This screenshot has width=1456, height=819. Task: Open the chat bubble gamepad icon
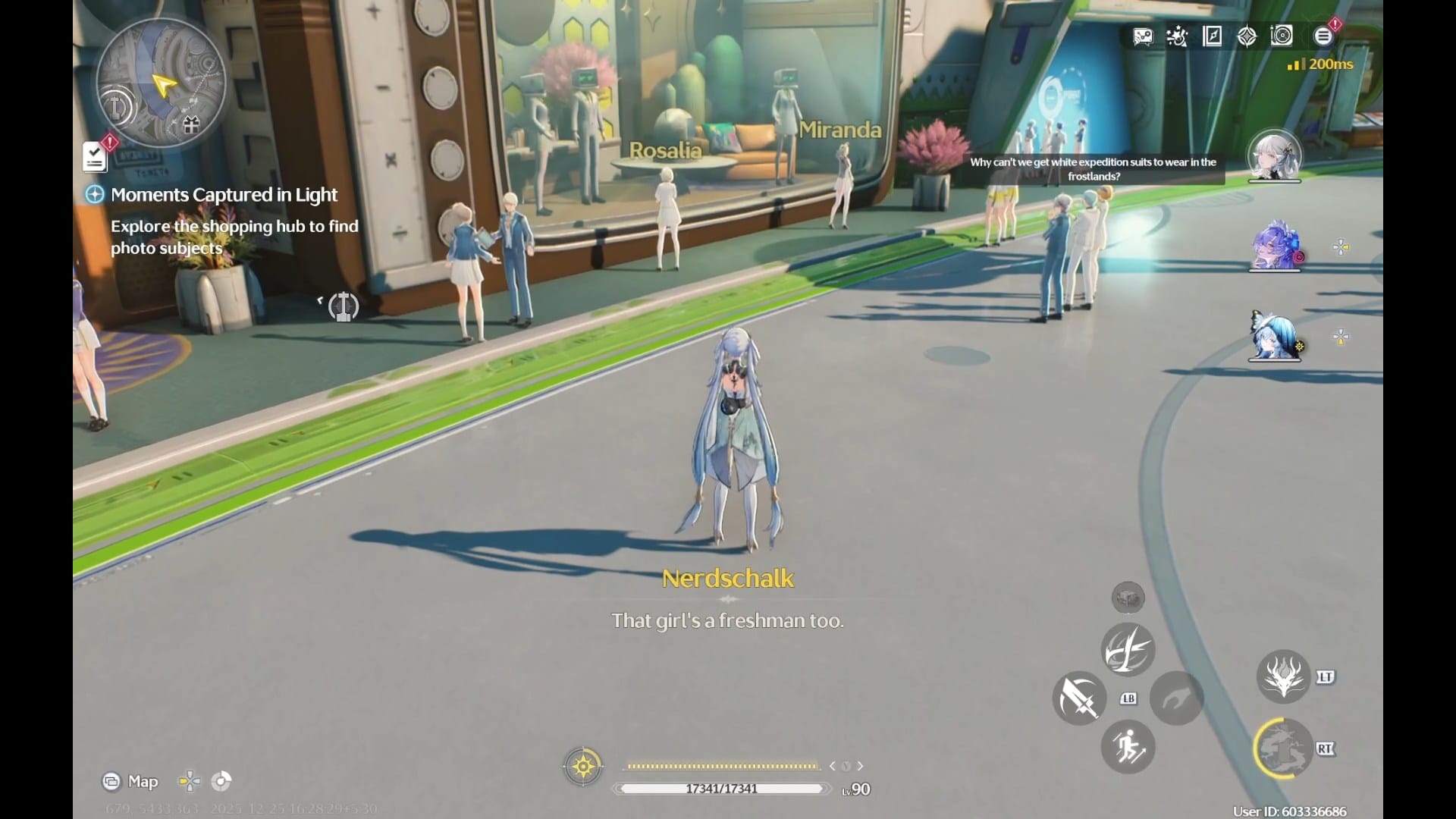coord(1143,36)
